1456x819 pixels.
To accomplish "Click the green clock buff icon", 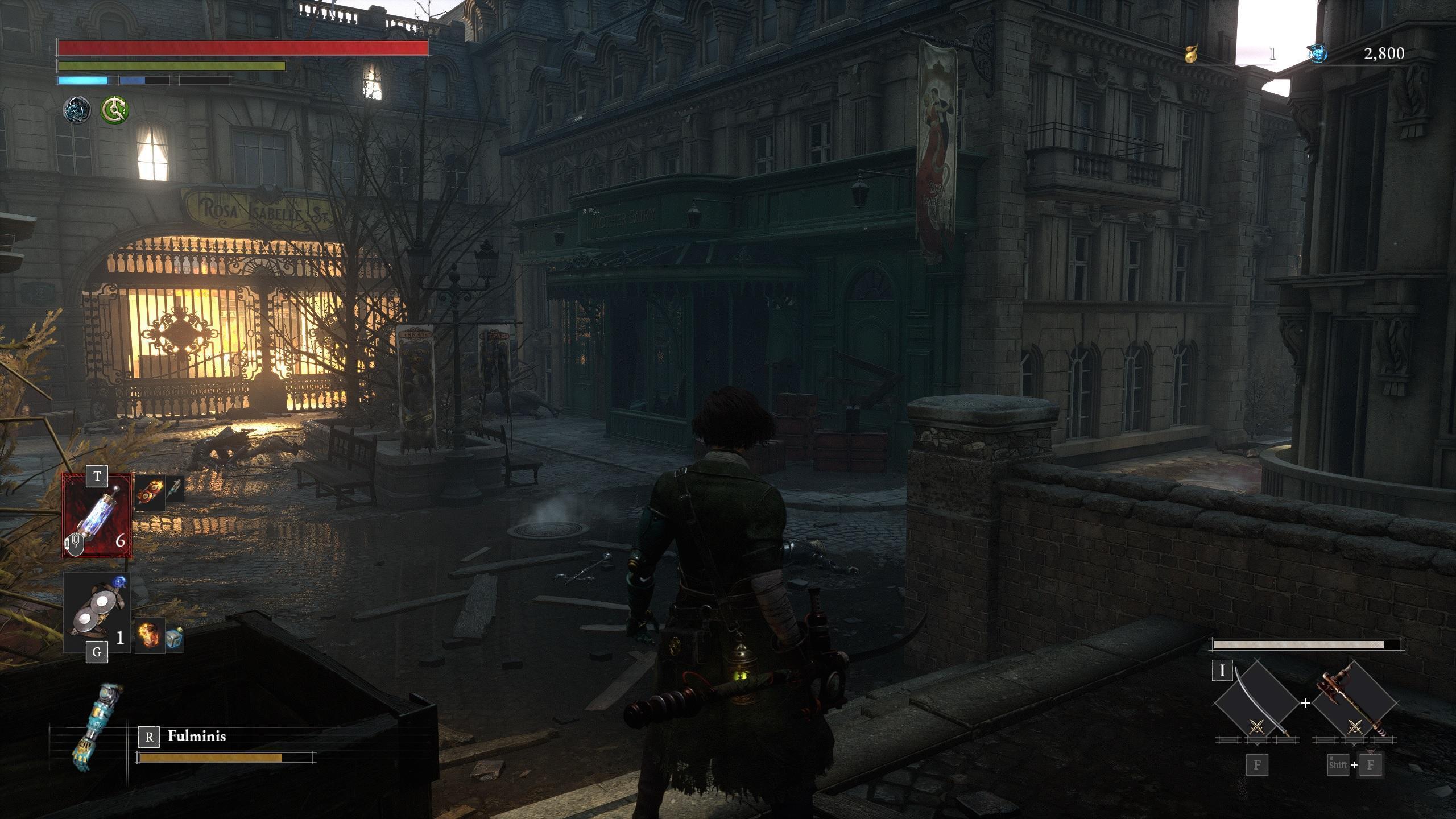I will click(114, 109).
